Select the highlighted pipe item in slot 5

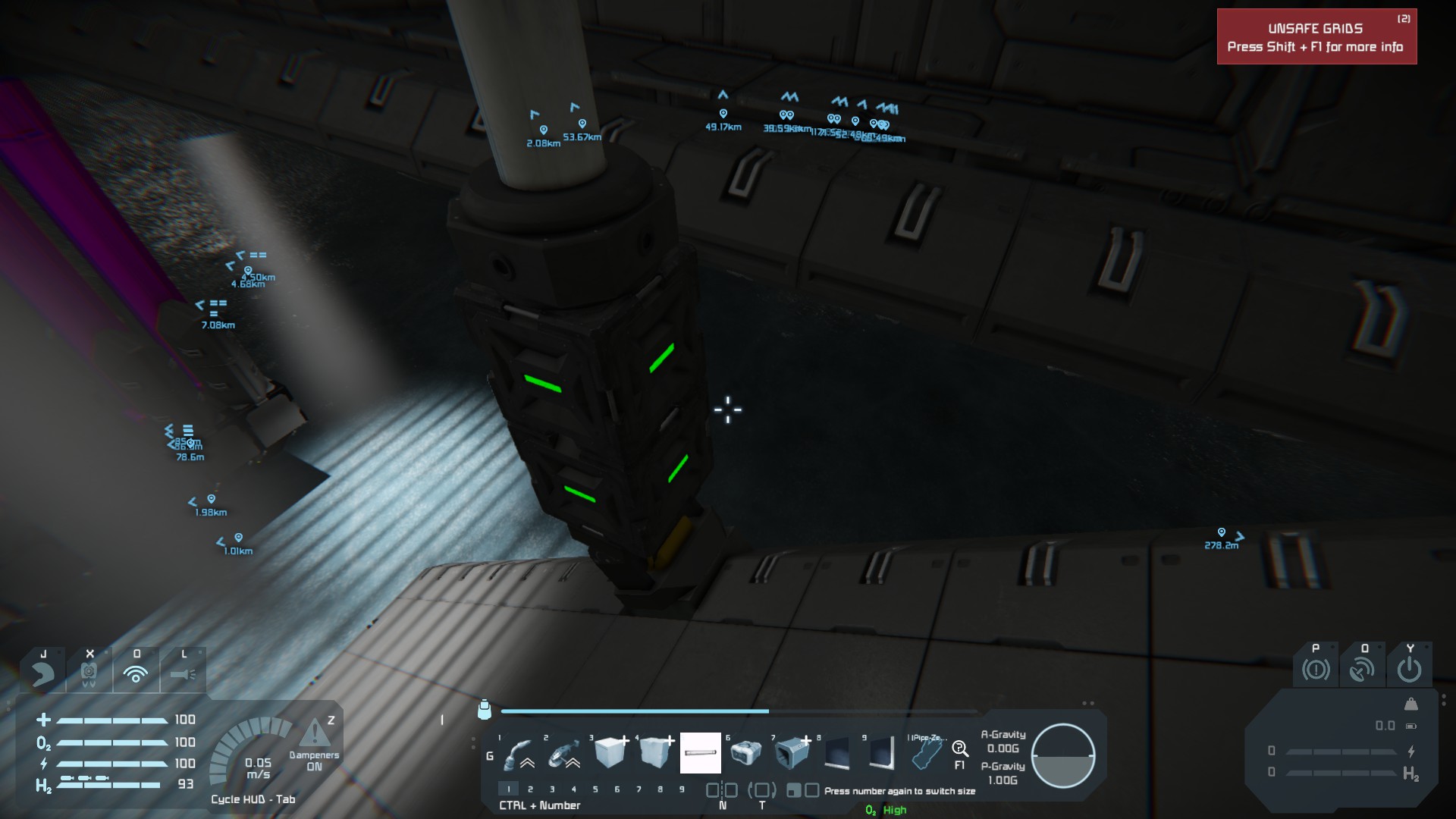click(x=700, y=753)
